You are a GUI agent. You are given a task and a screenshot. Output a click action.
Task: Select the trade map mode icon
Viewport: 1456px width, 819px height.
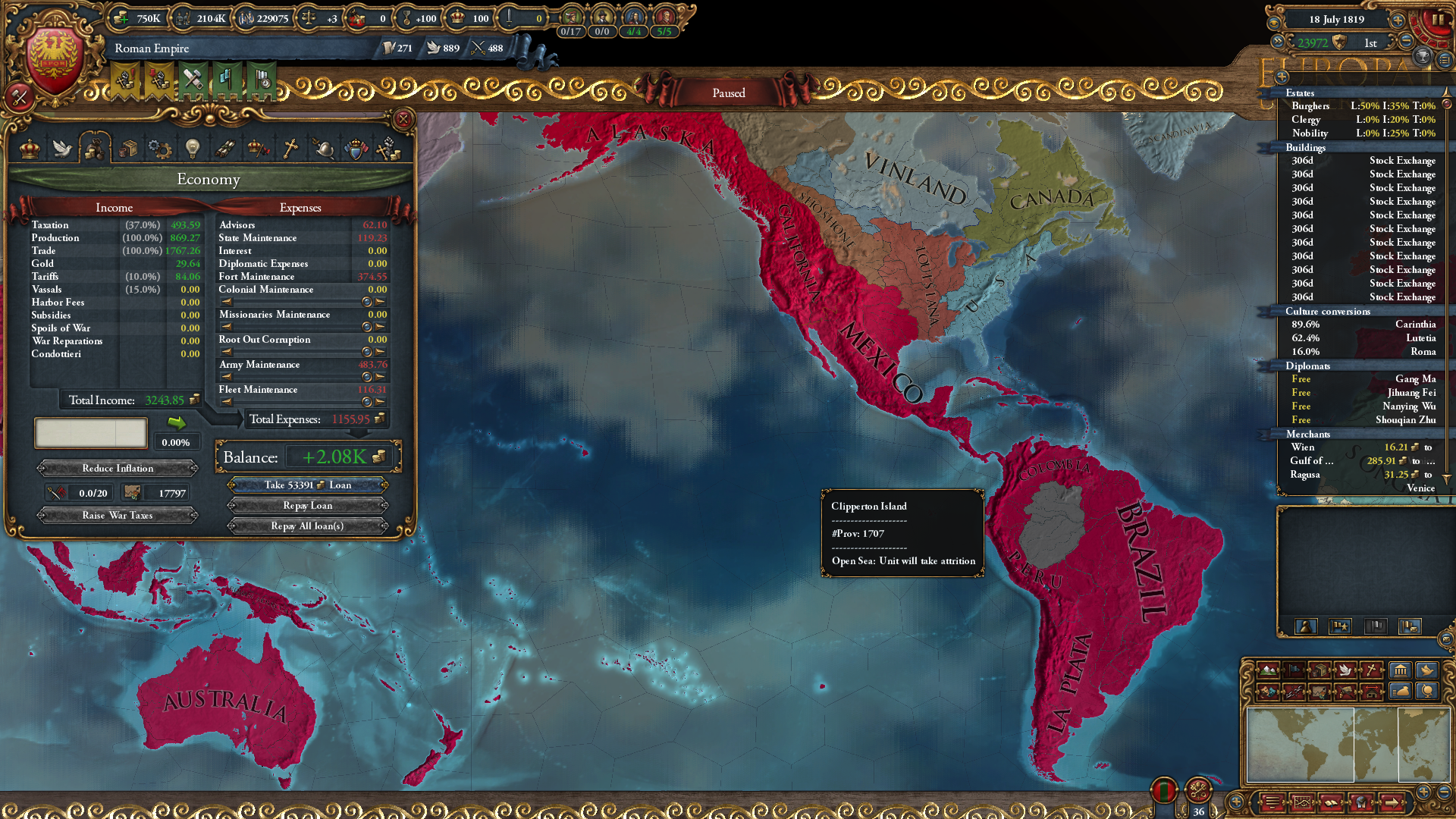(1321, 670)
